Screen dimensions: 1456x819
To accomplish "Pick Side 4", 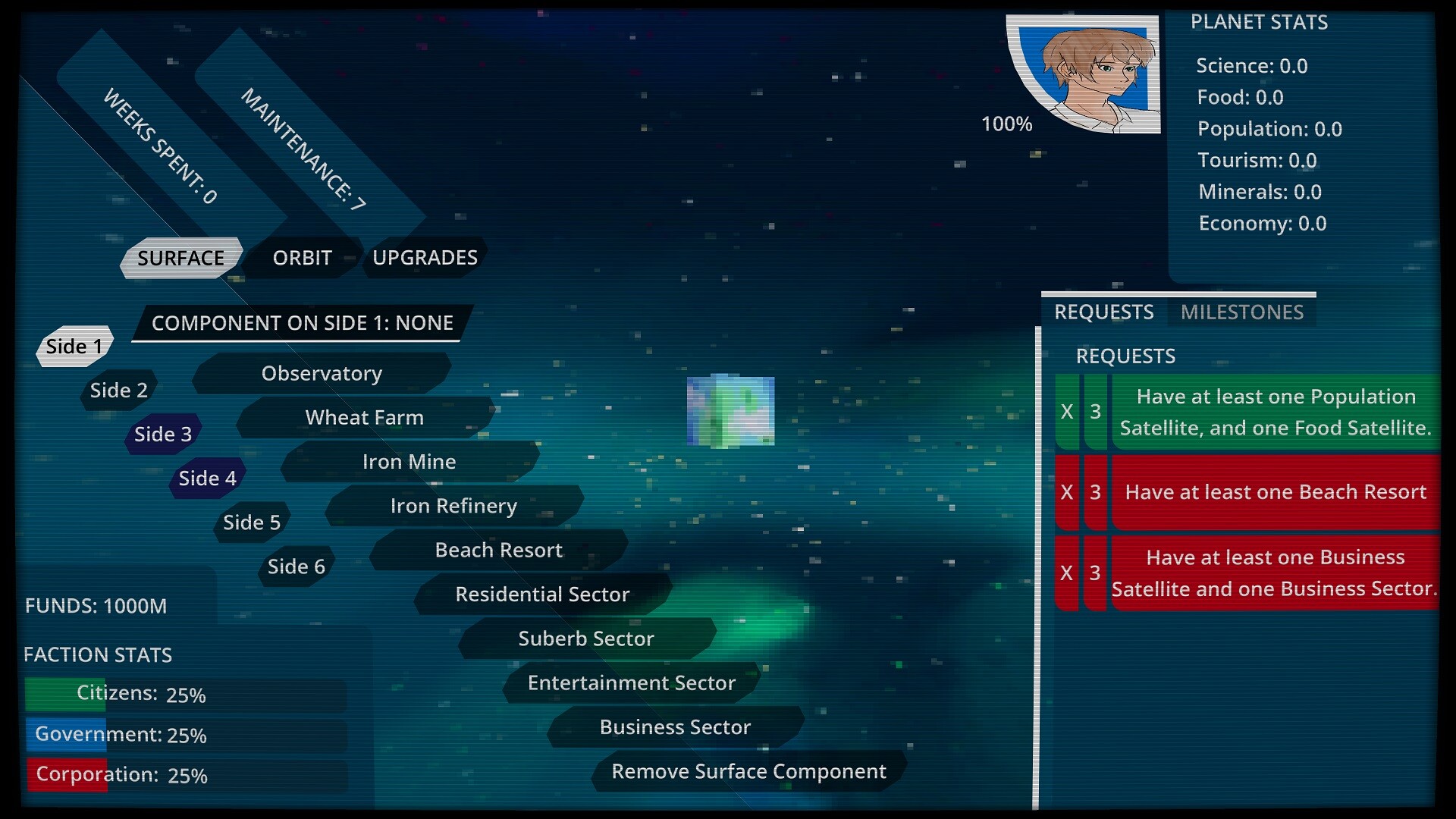I will (x=207, y=479).
